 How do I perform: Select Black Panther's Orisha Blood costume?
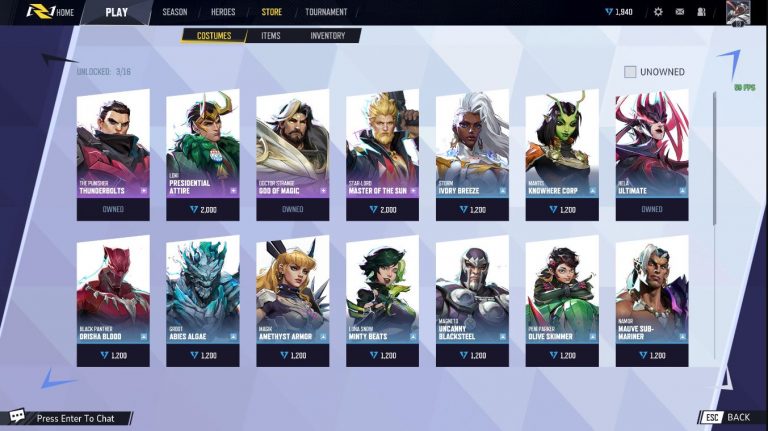tap(113, 300)
